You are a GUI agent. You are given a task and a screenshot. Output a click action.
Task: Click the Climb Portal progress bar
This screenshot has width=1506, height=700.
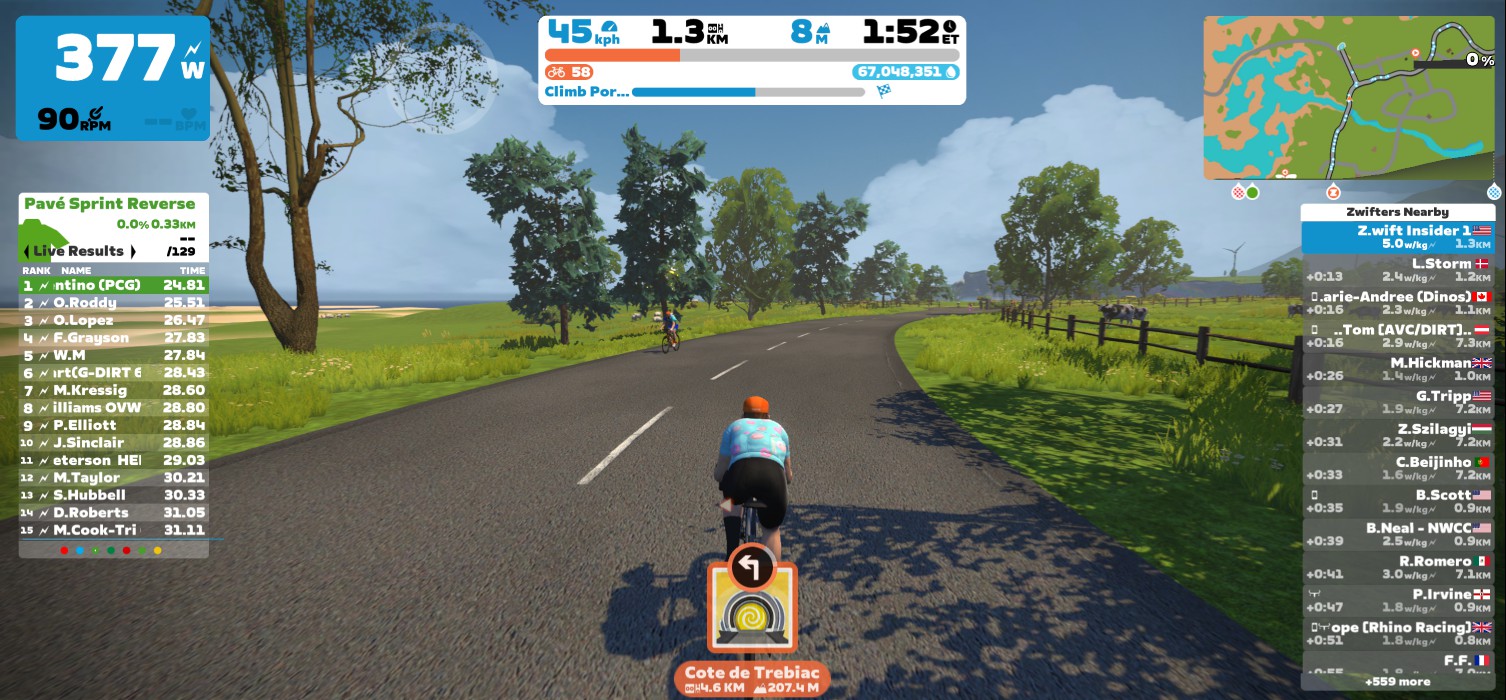coord(747,92)
